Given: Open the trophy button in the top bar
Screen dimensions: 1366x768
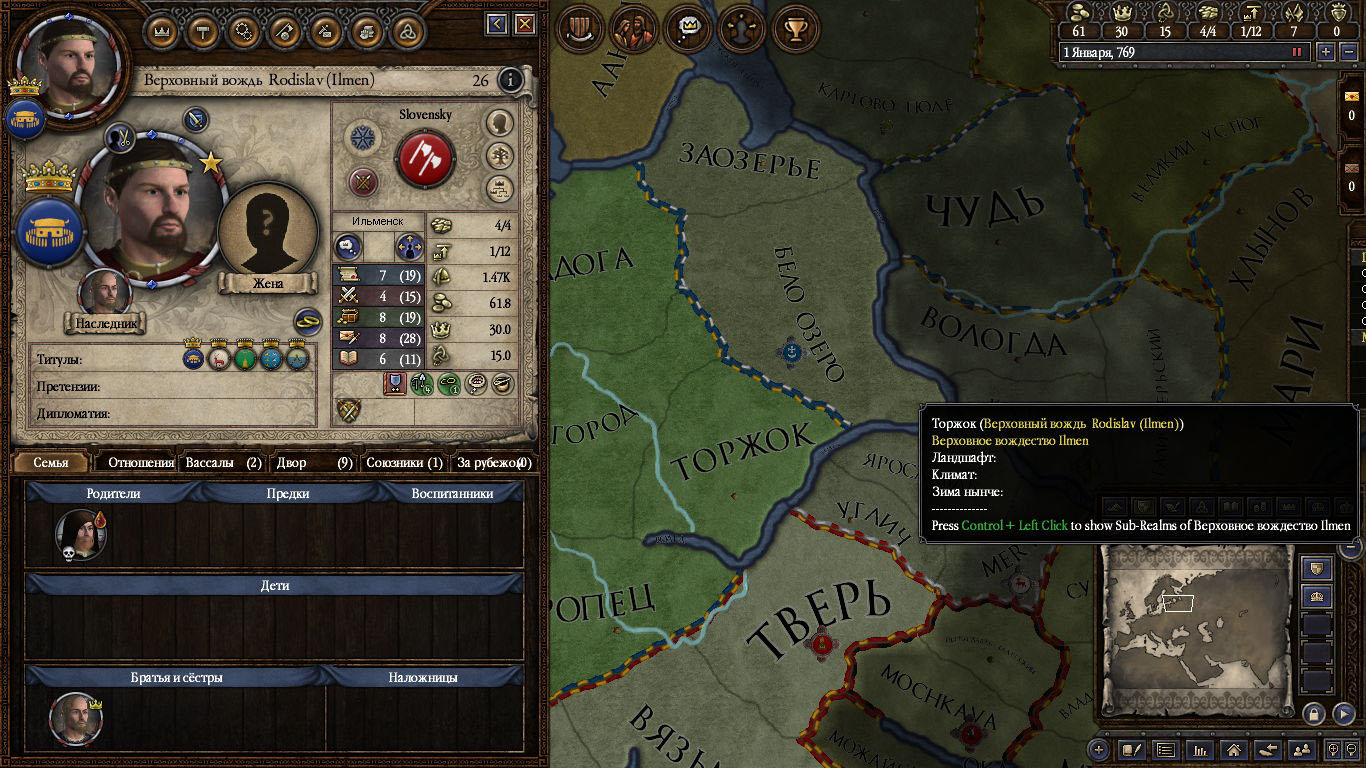Looking at the screenshot, I should [795, 30].
